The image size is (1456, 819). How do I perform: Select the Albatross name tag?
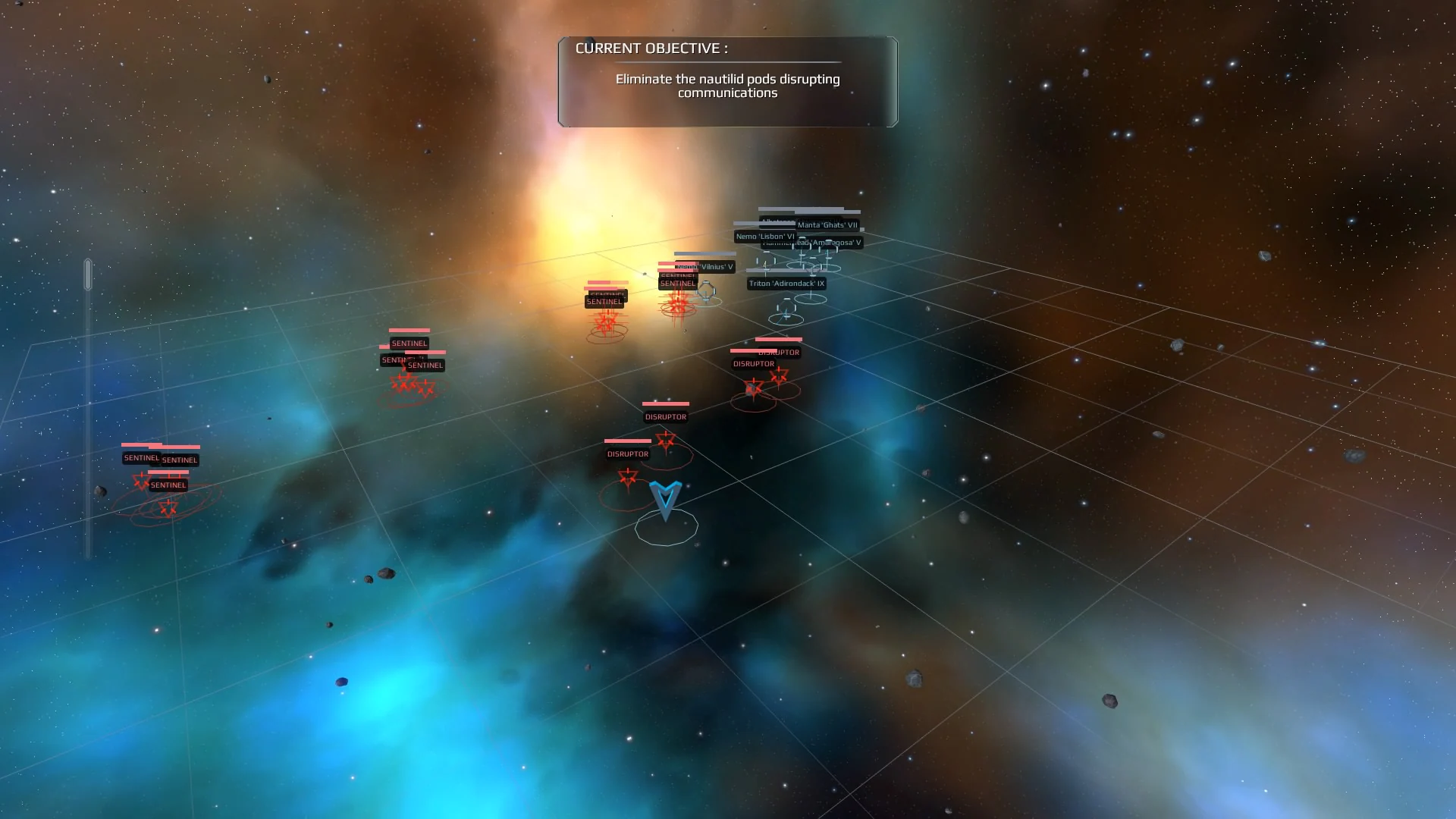(775, 221)
